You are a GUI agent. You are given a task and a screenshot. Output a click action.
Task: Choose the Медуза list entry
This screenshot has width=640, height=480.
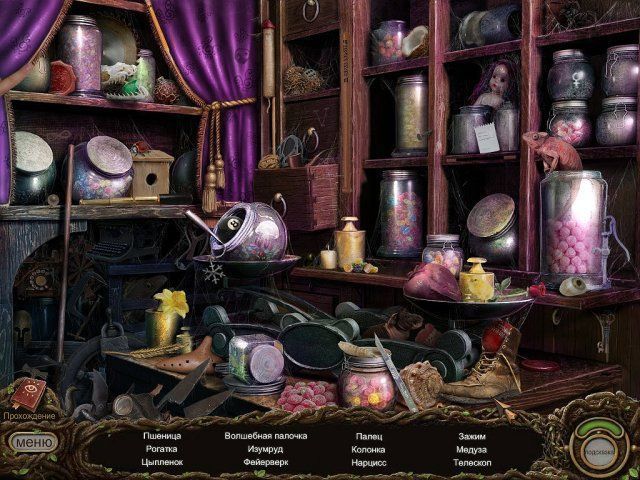[473, 450]
